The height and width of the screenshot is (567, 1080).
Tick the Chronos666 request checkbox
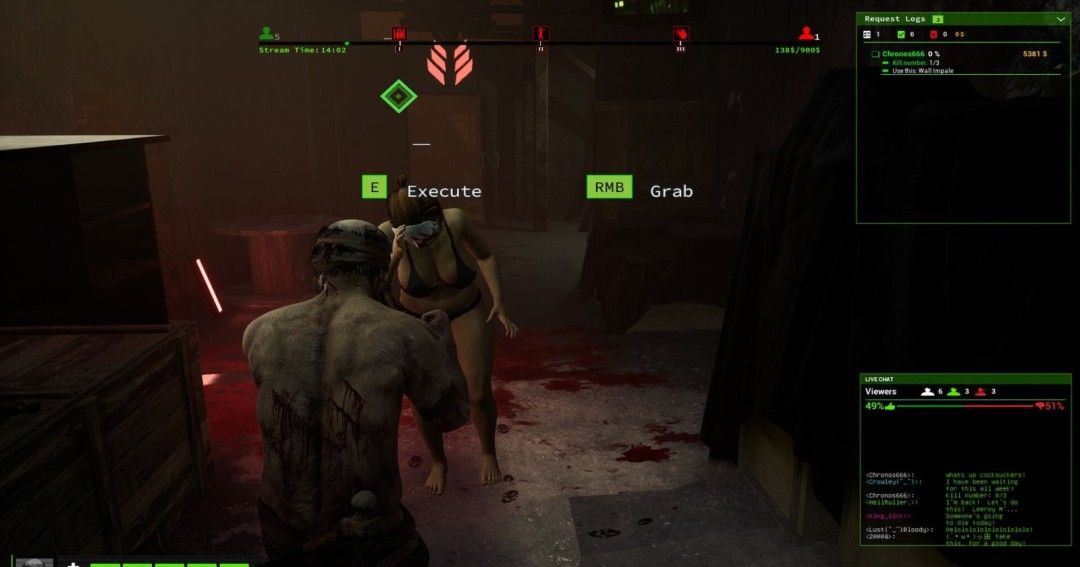pyautogui.click(x=875, y=54)
